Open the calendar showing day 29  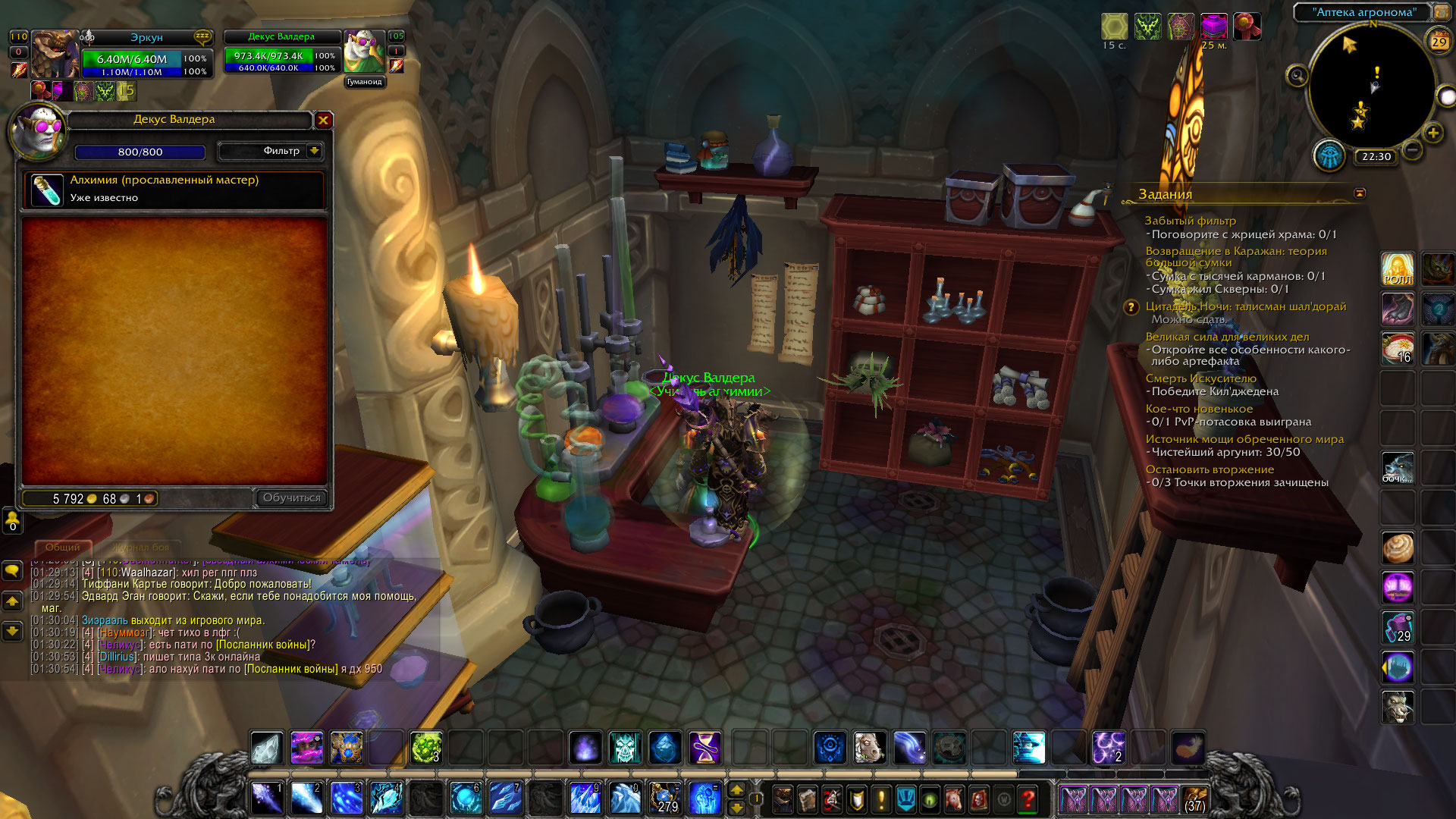click(x=1439, y=42)
